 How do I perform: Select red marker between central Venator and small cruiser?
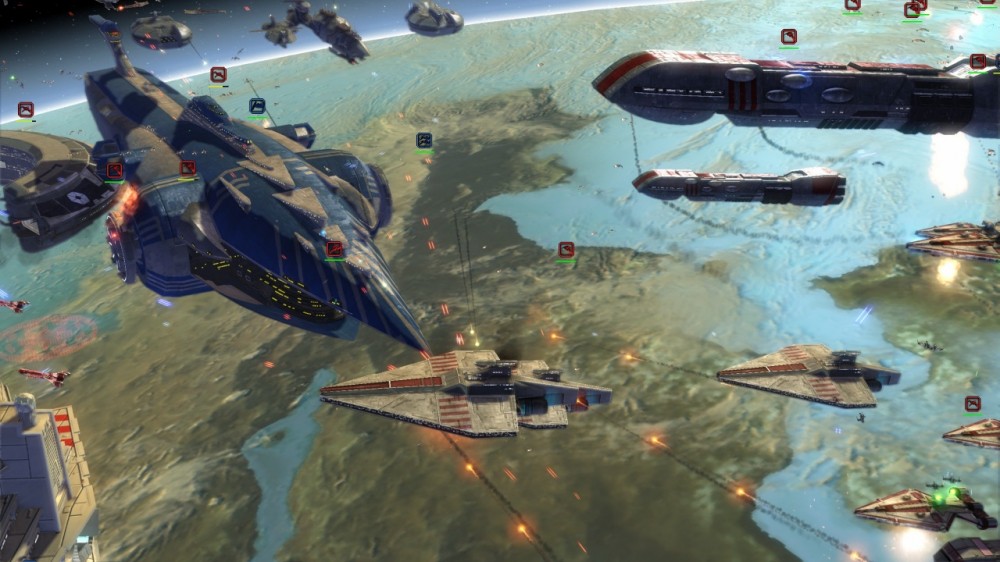(566, 249)
